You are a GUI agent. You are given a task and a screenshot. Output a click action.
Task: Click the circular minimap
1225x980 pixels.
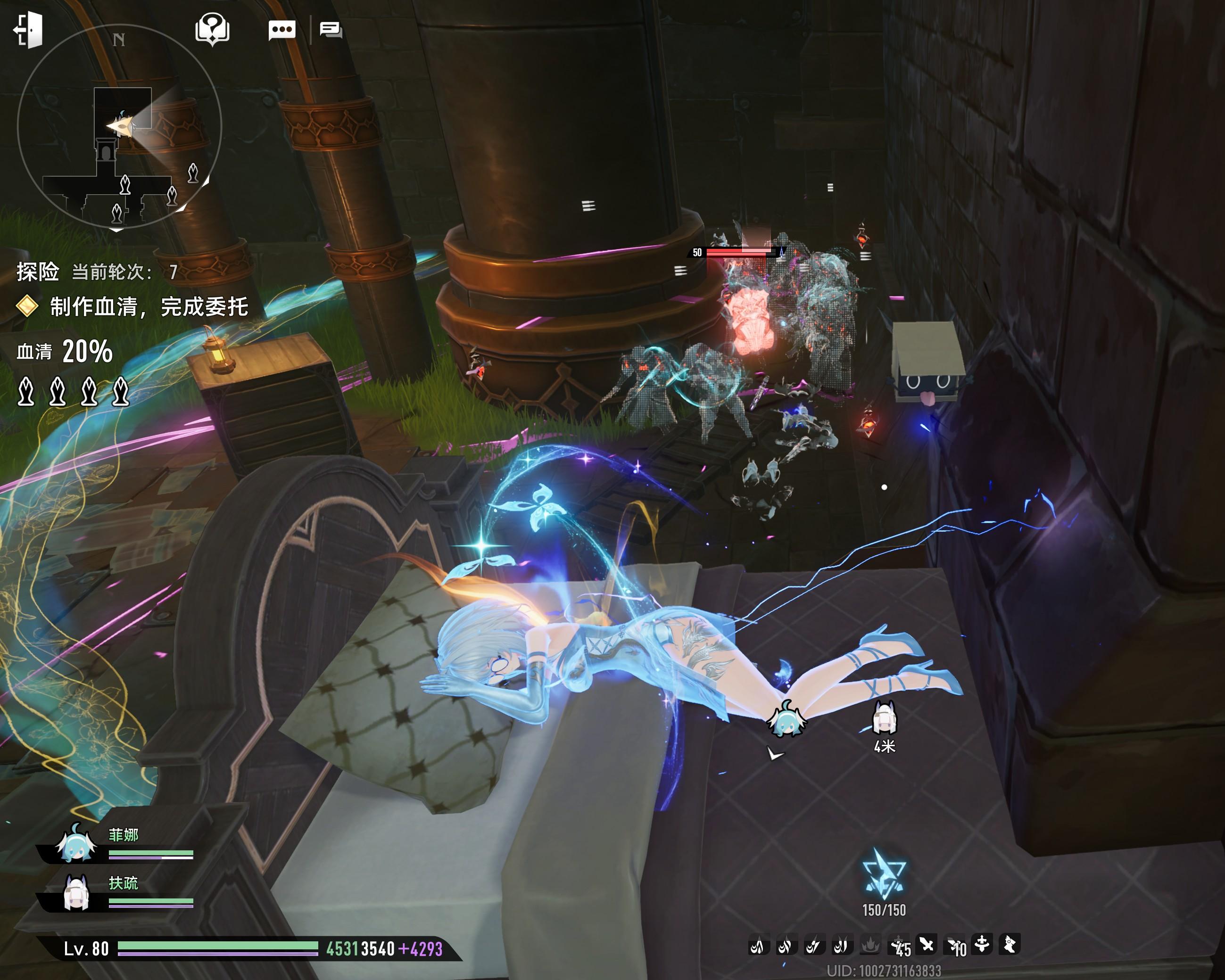click(119, 126)
